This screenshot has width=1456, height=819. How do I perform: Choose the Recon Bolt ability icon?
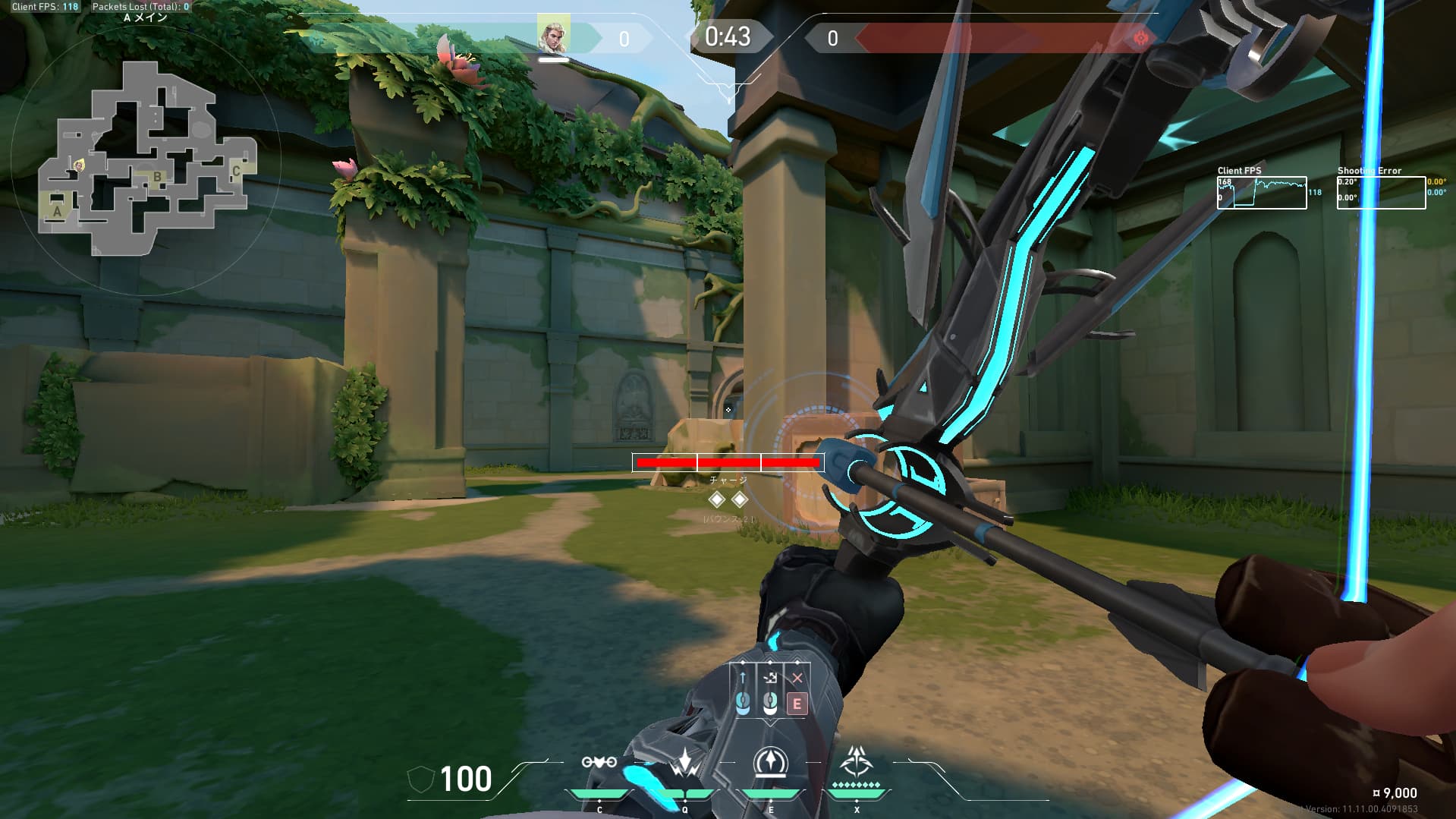click(x=771, y=762)
